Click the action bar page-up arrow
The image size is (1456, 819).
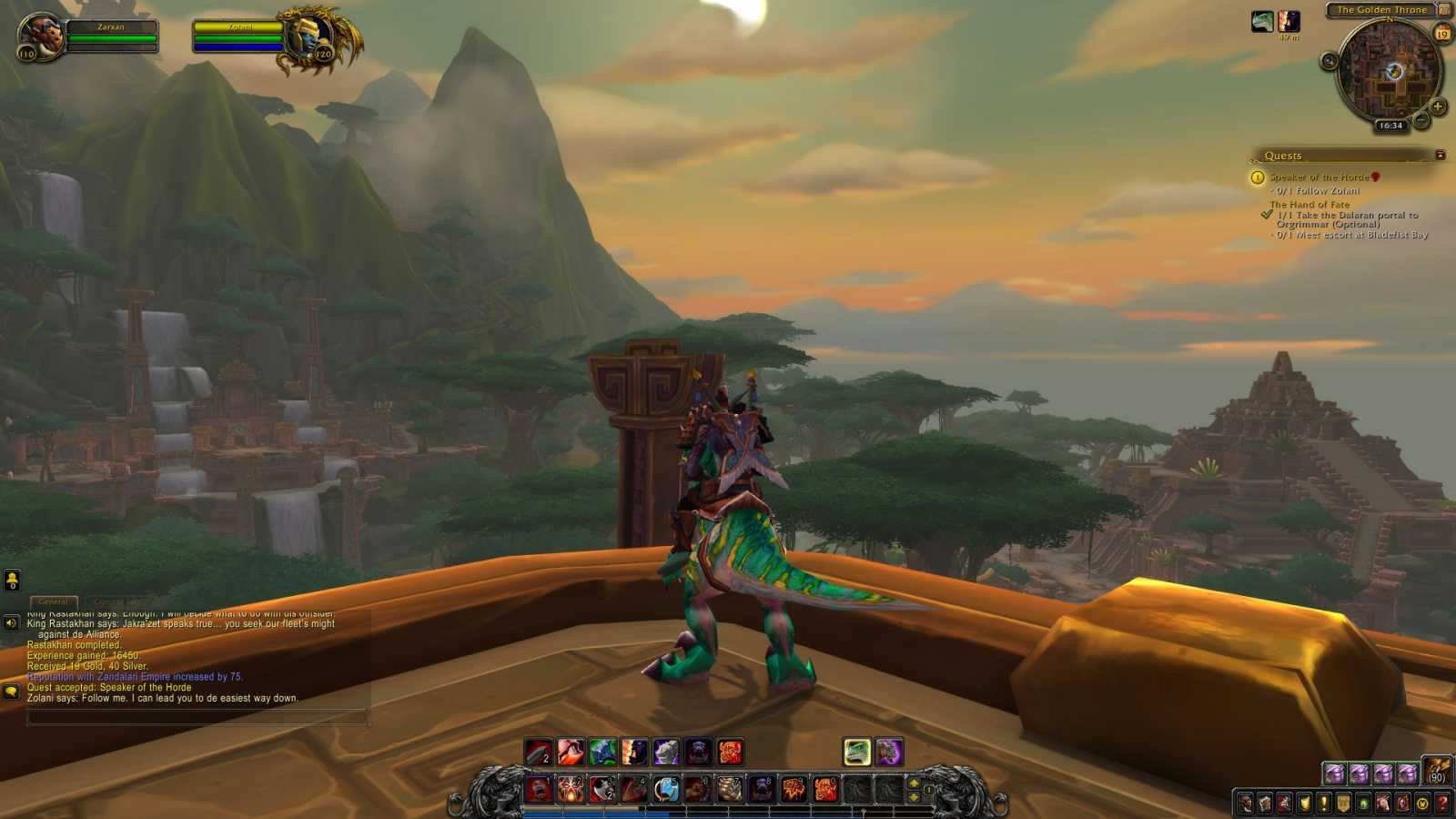914,784
